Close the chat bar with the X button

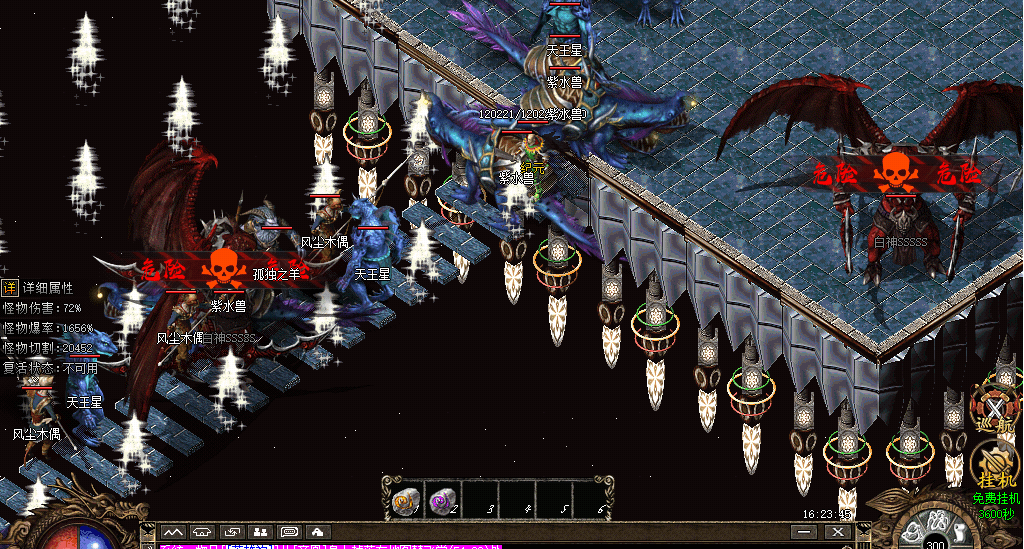coord(839,532)
